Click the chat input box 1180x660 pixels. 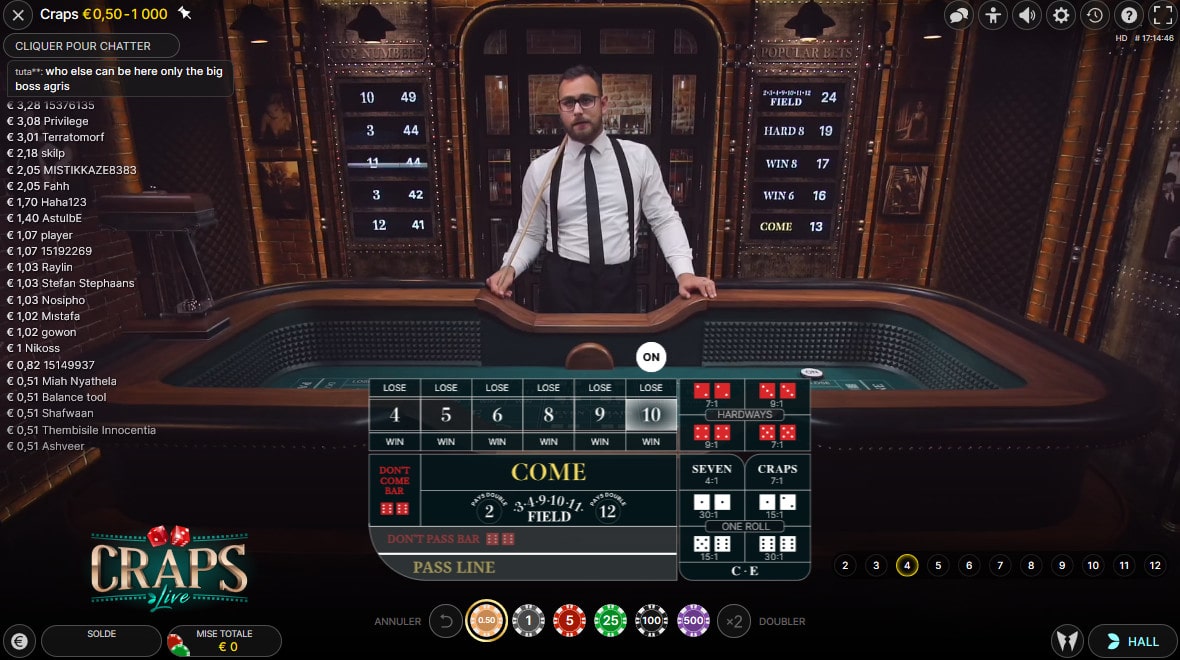click(x=92, y=46)
